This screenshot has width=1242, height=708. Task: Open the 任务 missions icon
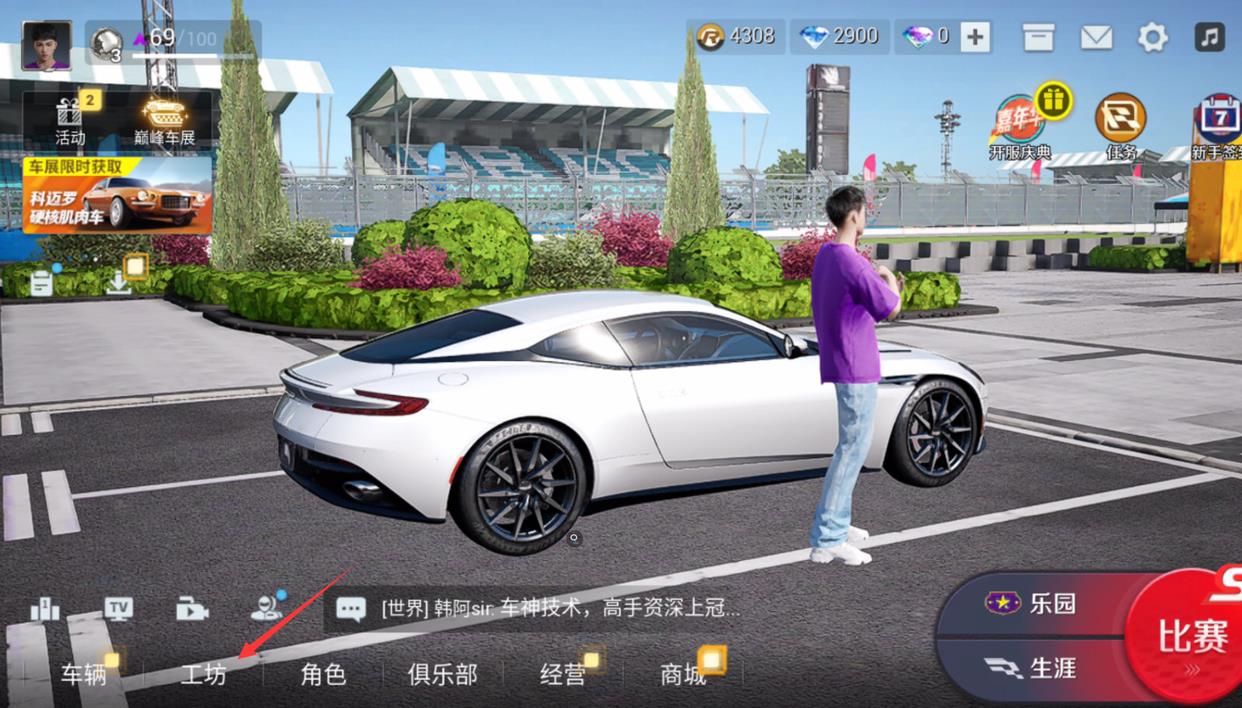point(1121,125)
